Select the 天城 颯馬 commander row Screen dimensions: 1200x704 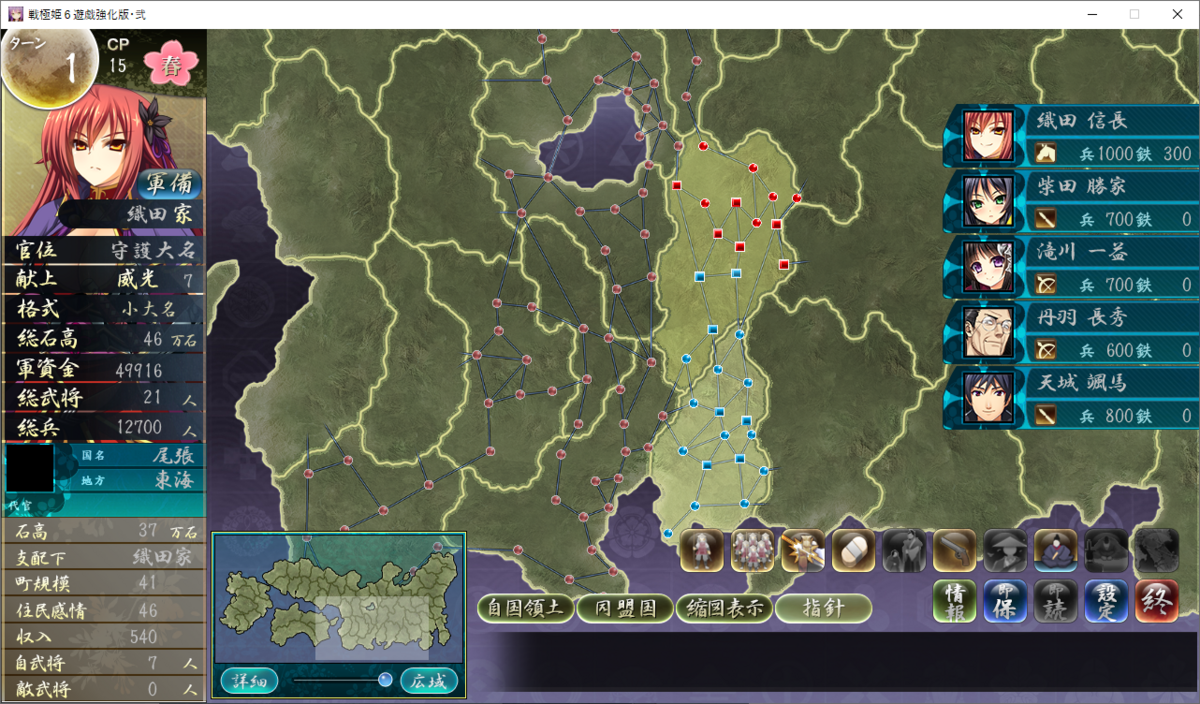[1070, 398]
